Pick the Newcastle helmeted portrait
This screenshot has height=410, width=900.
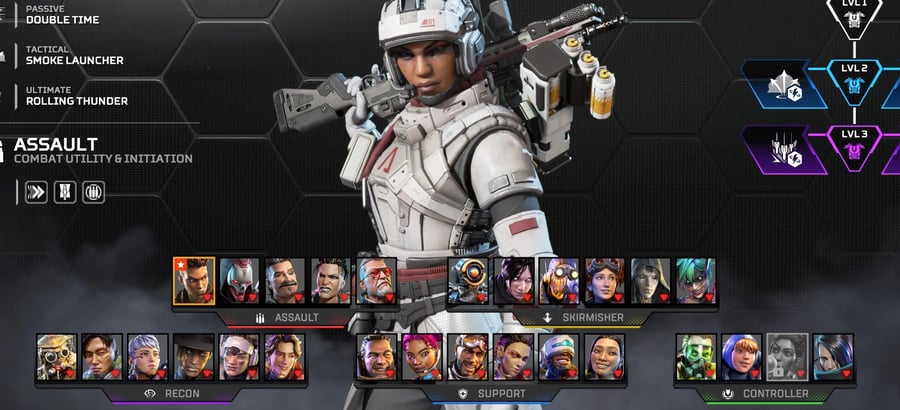559,357
